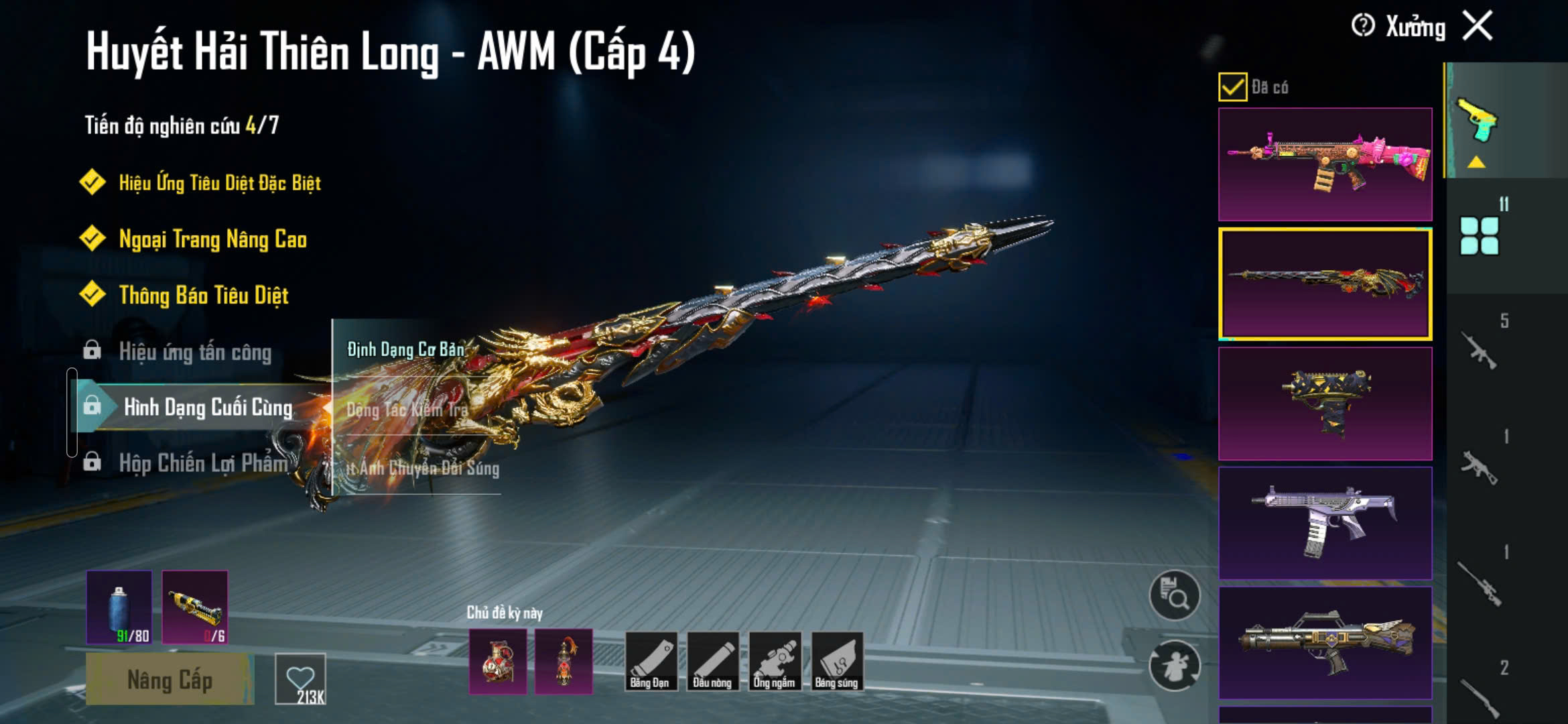Click the Nâng Cấp upgrade button
This screenshot has height=724, width=1568.
pyautogui.click(x=170, y=680)
